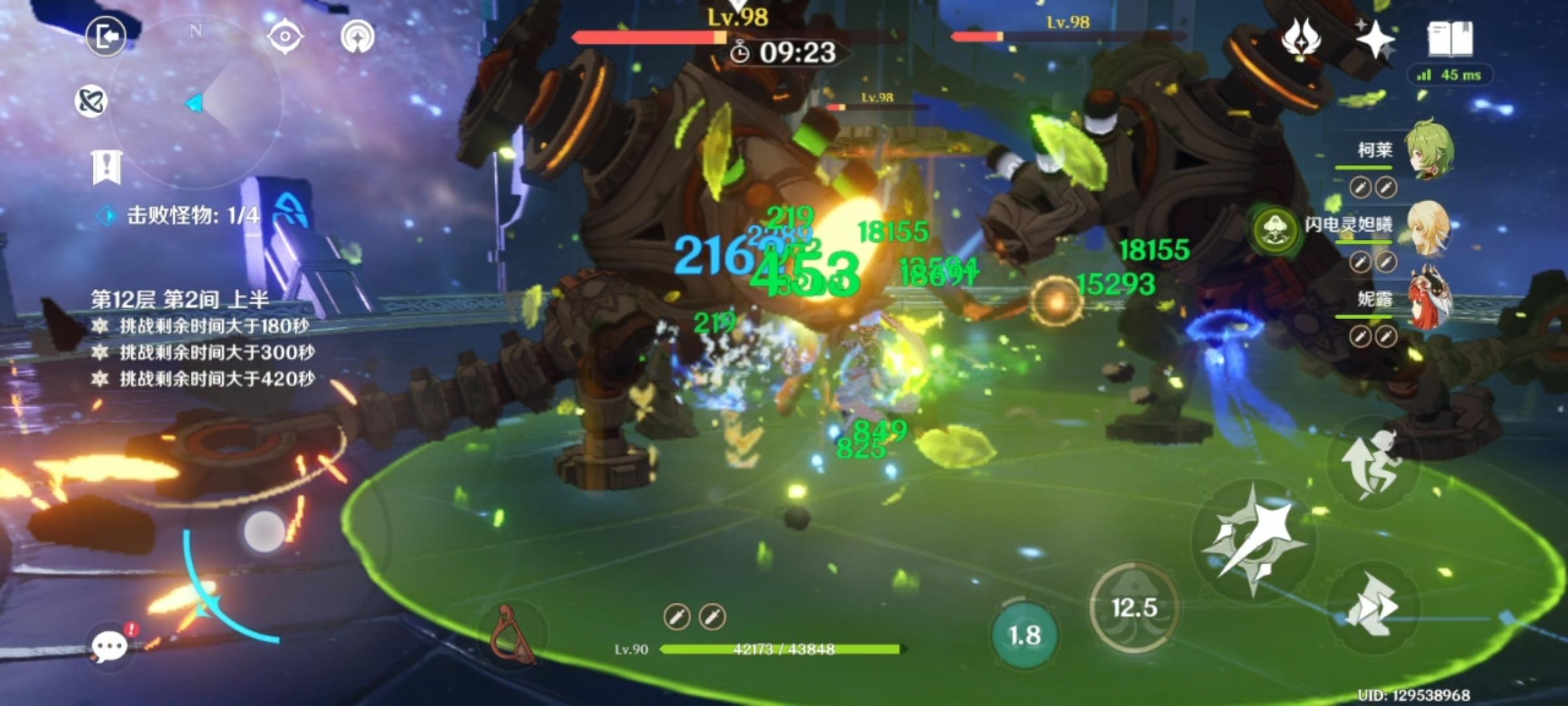
Task: Activate the elemental burst showing 12.5 cooldown
Action: pyautogui.click(x=1134, y=608)
